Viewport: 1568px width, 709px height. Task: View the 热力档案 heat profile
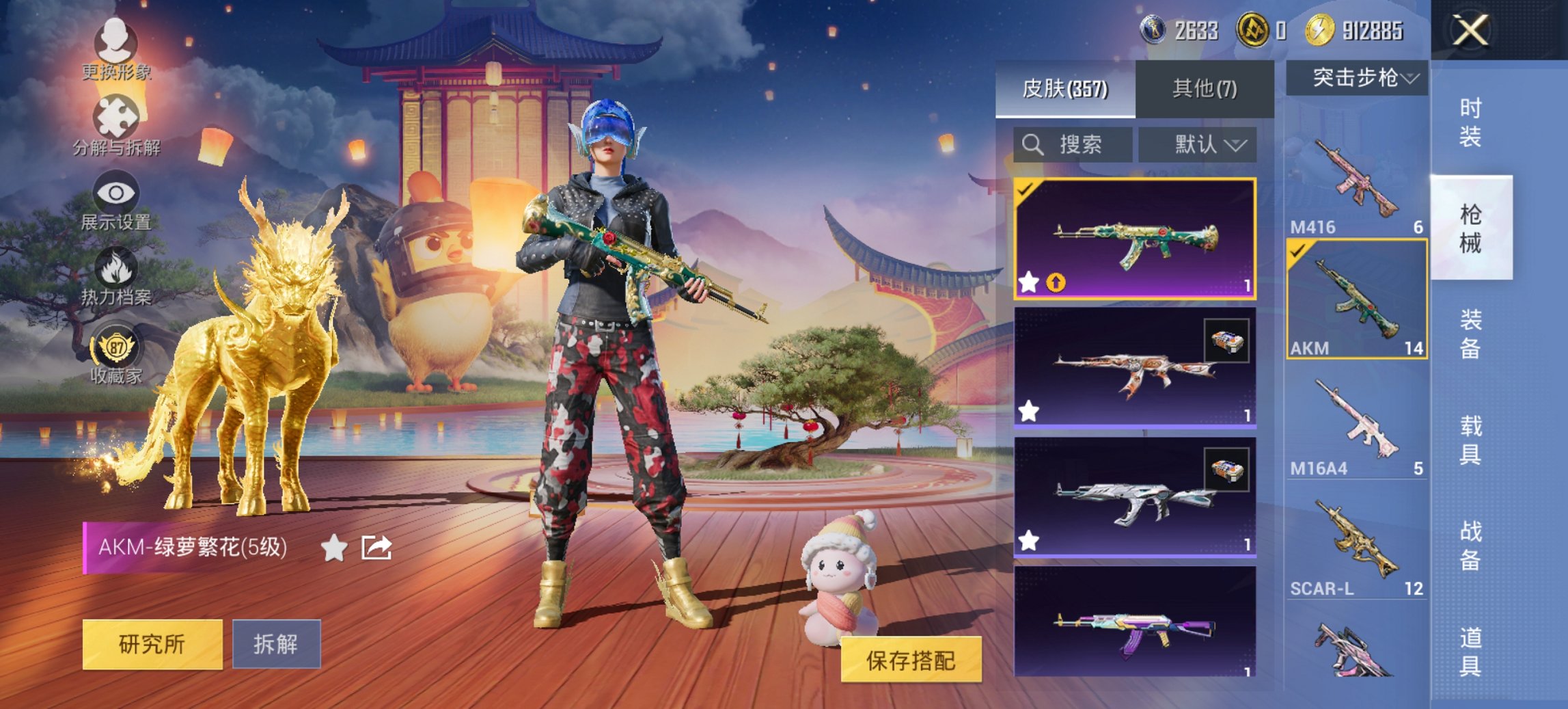coord(115,278)
